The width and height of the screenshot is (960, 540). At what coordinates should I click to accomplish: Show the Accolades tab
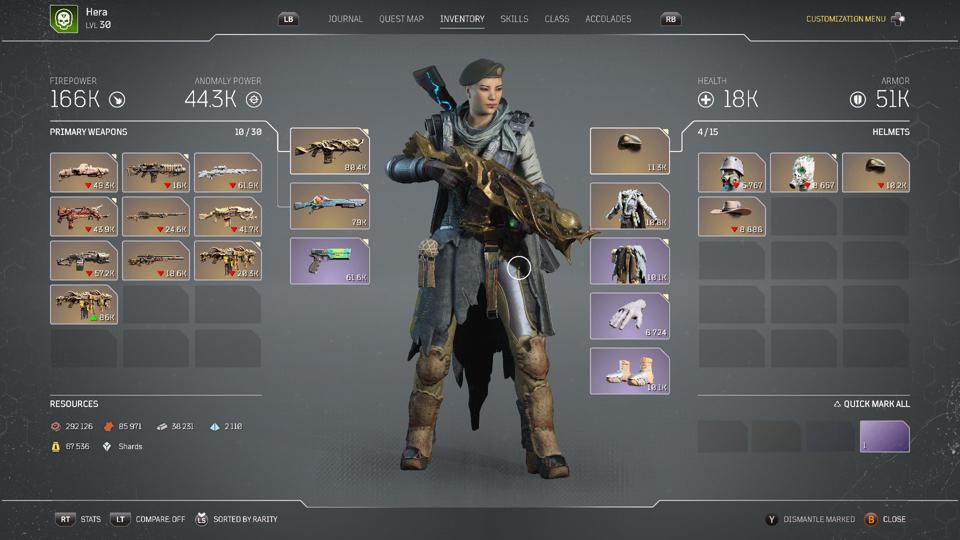[608, 19]
